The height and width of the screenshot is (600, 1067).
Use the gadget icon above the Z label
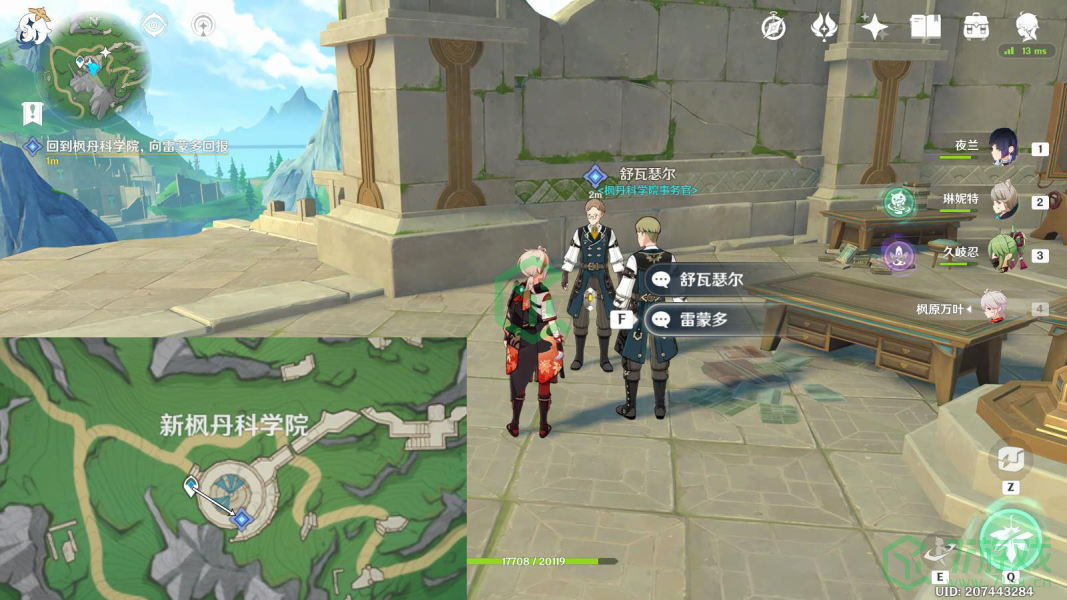1010,460
